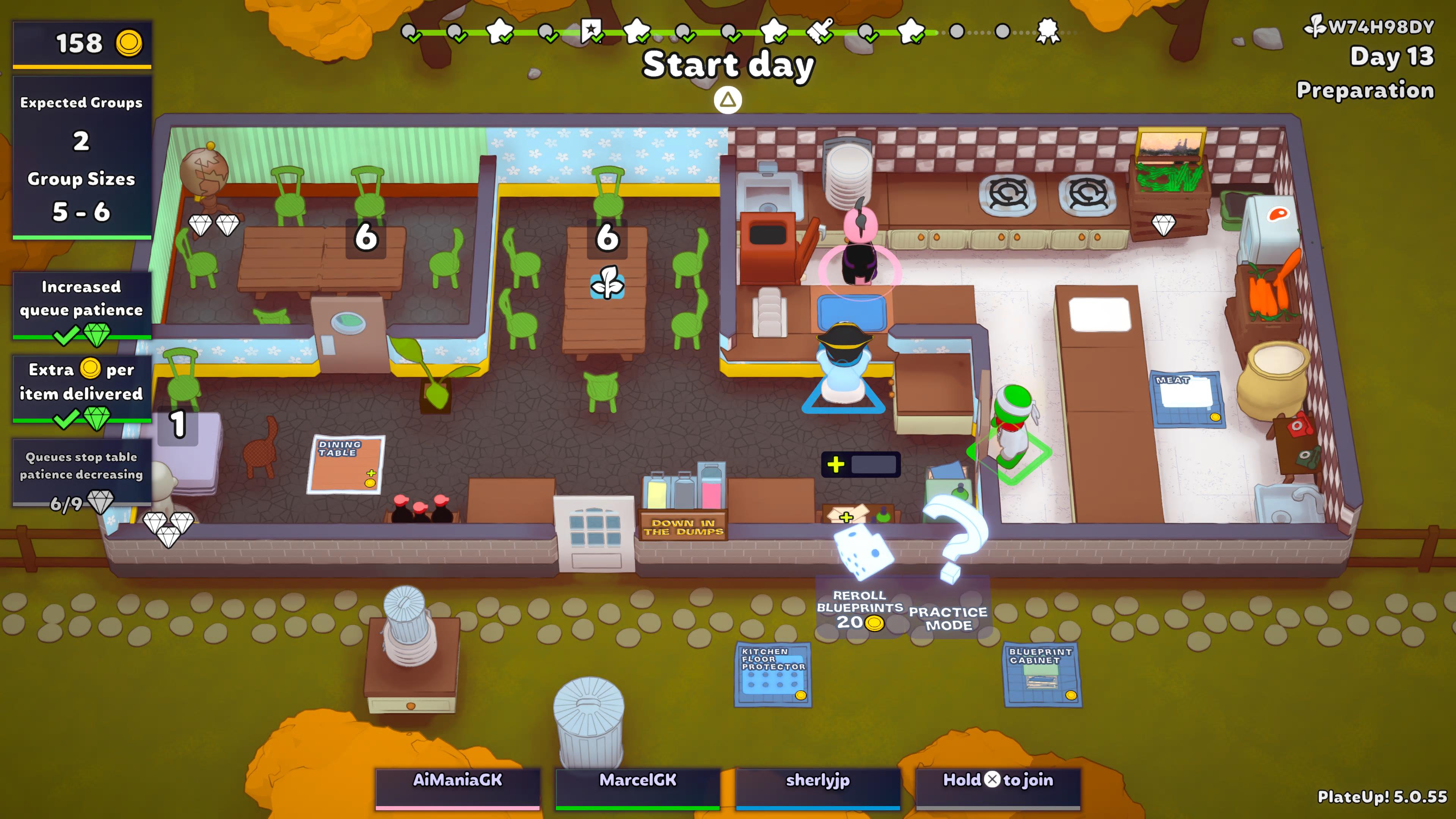
Task: Click the Start day label
Action: tap(728, 65)
